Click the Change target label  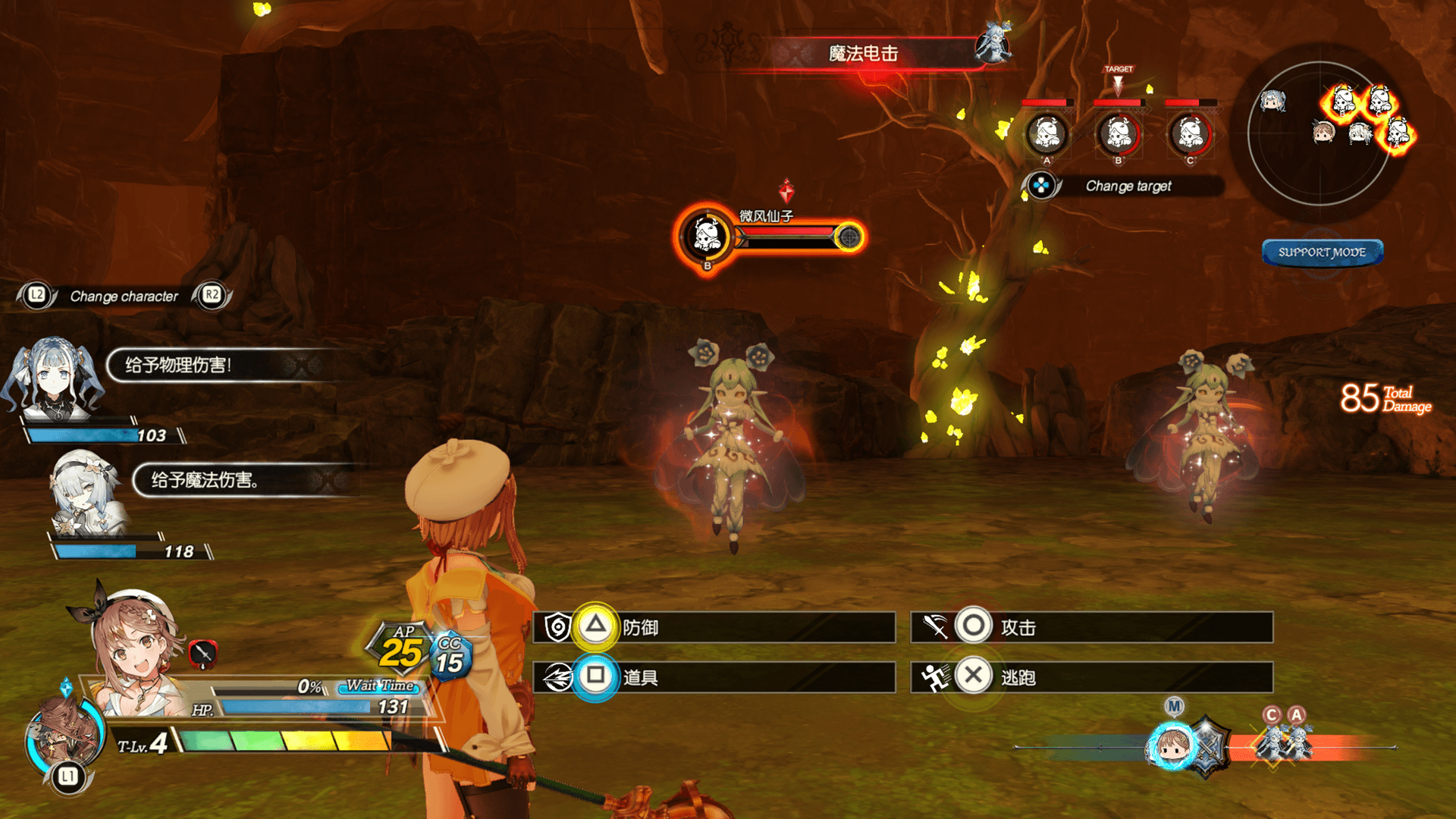click(1128, 186)
